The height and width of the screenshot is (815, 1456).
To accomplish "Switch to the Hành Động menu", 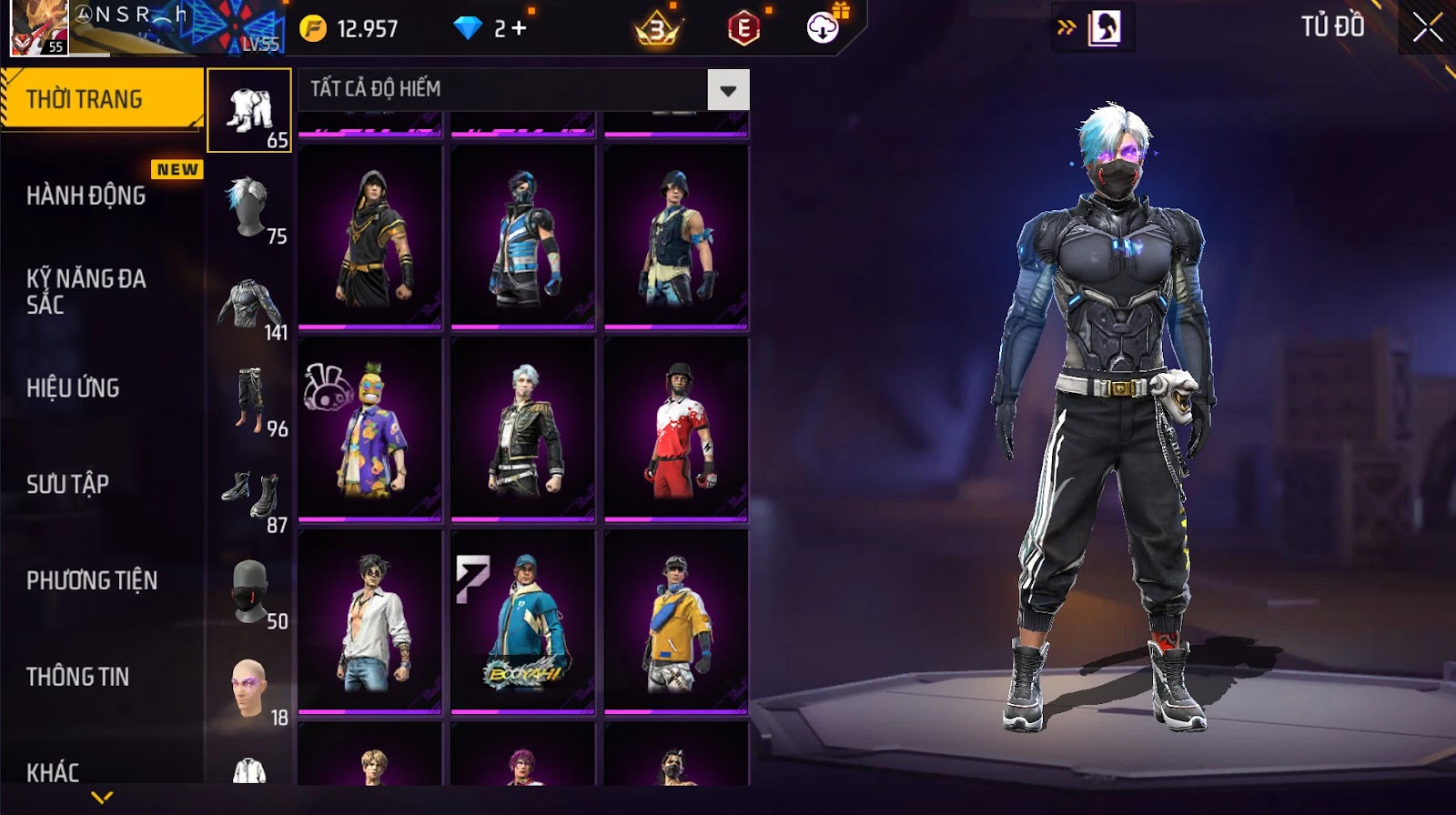I will coord(86,195).
